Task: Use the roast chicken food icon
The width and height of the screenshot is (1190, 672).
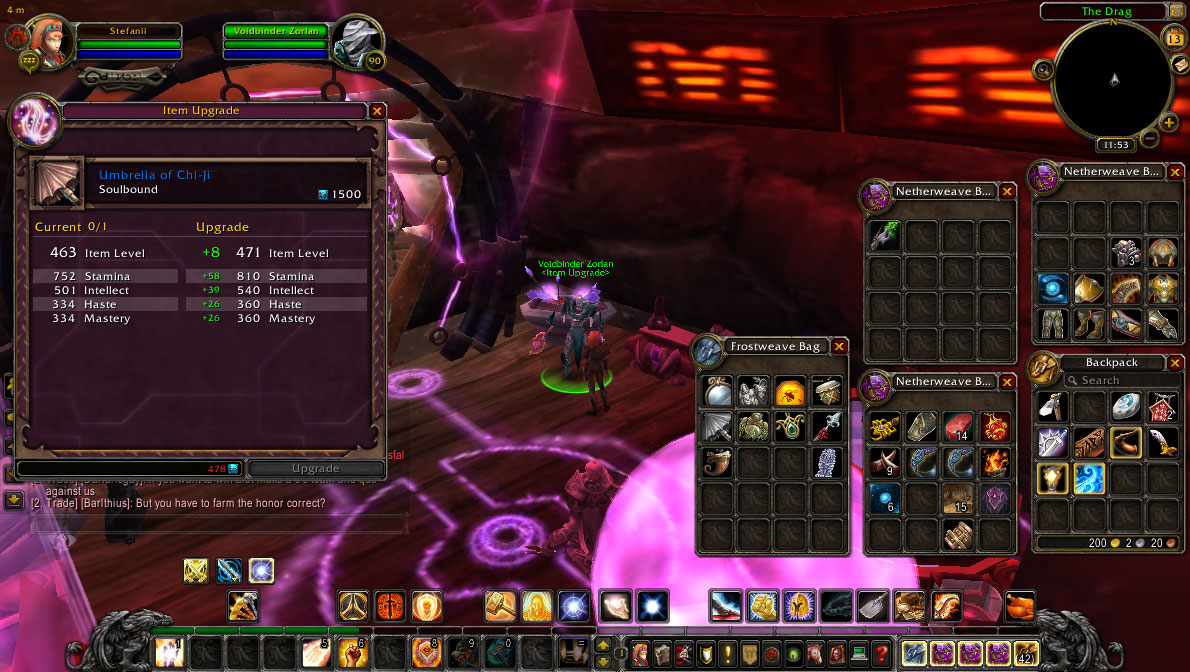Action: 1020,606
